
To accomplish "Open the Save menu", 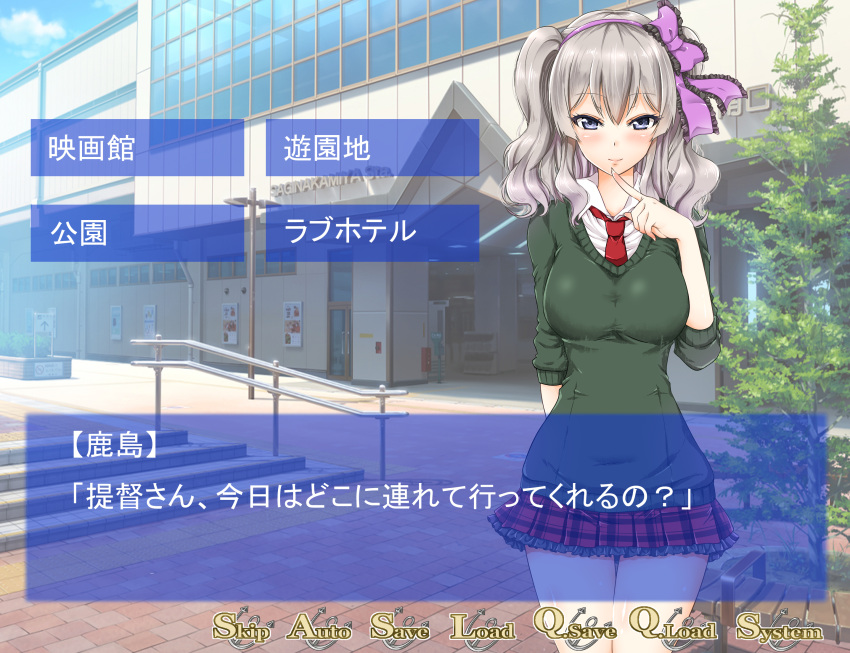I will (400, 628).
